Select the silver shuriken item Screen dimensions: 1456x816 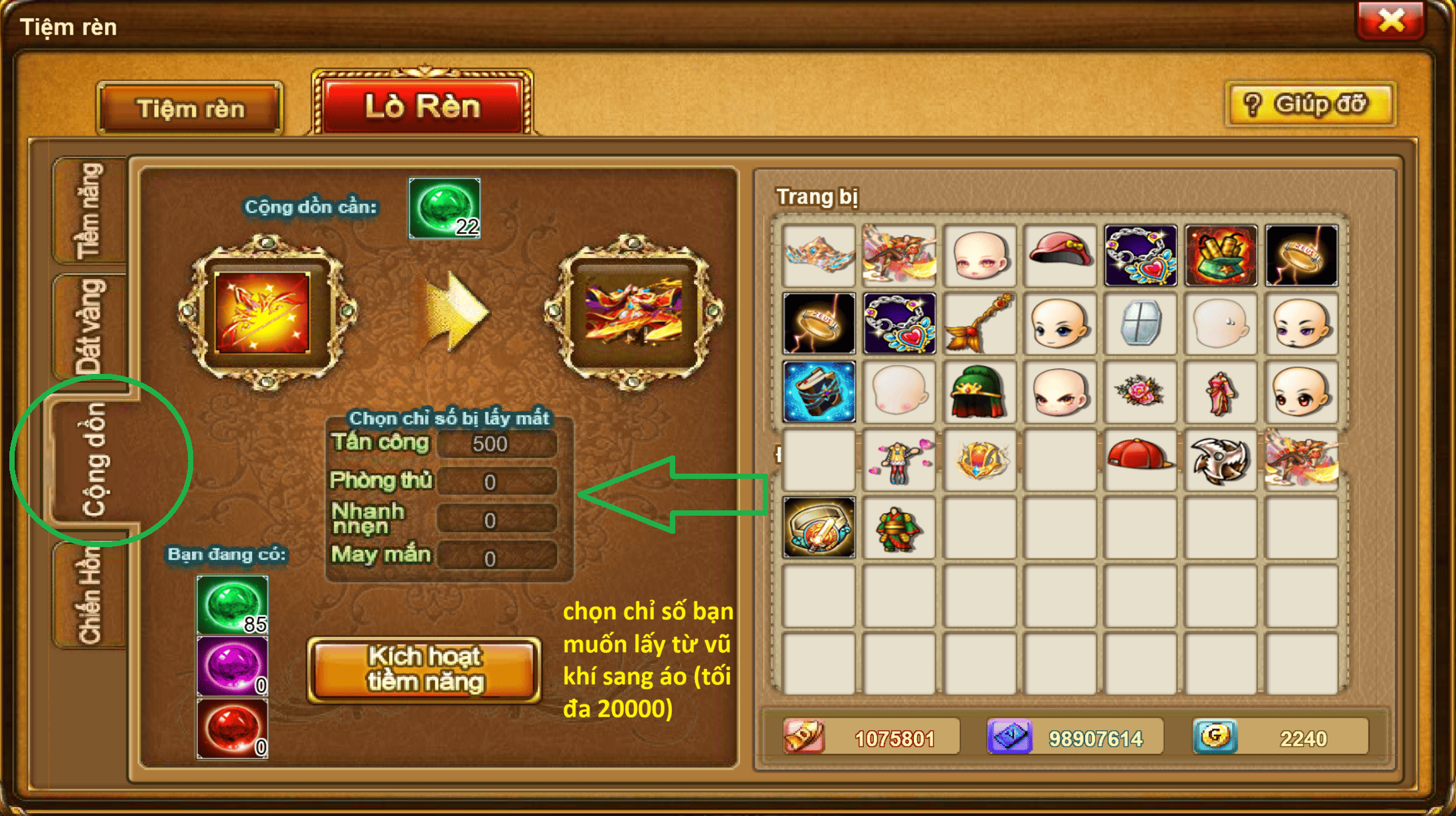(1220, 460)
